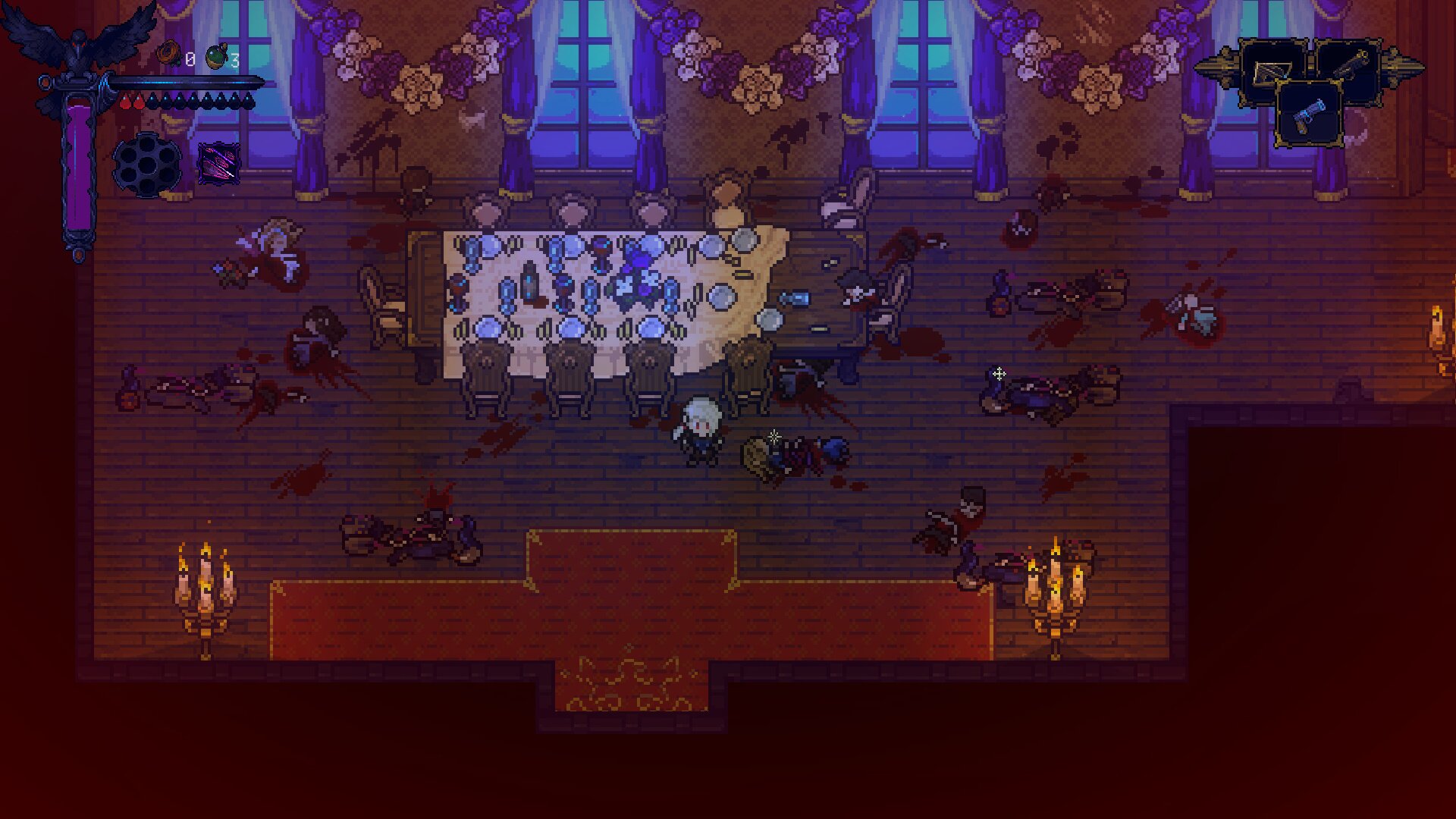1456x819 pixels.
Task: Use the green potion flask item
Action: pos(217,57)
